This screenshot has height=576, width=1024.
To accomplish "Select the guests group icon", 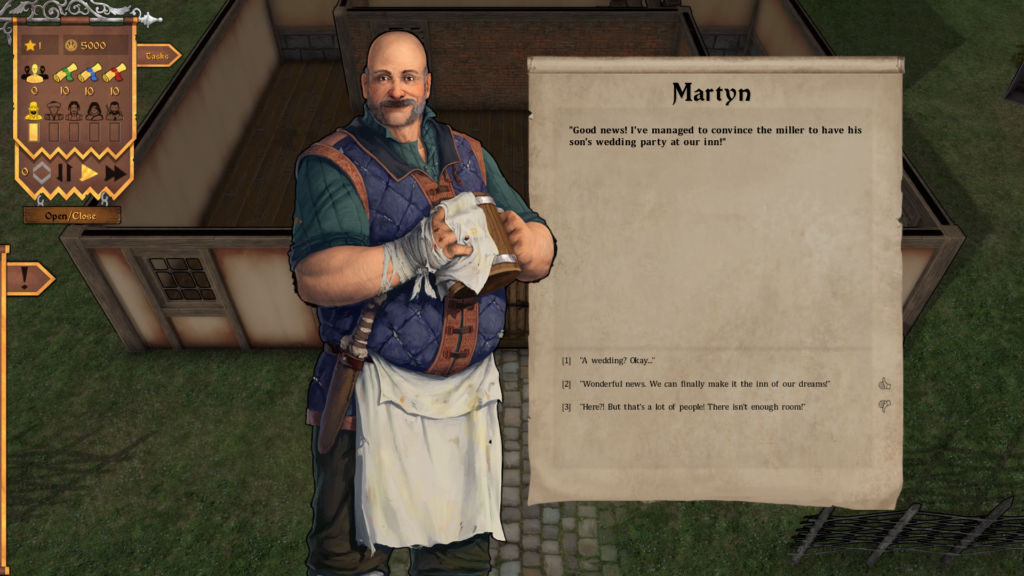I will pos(35,73).
